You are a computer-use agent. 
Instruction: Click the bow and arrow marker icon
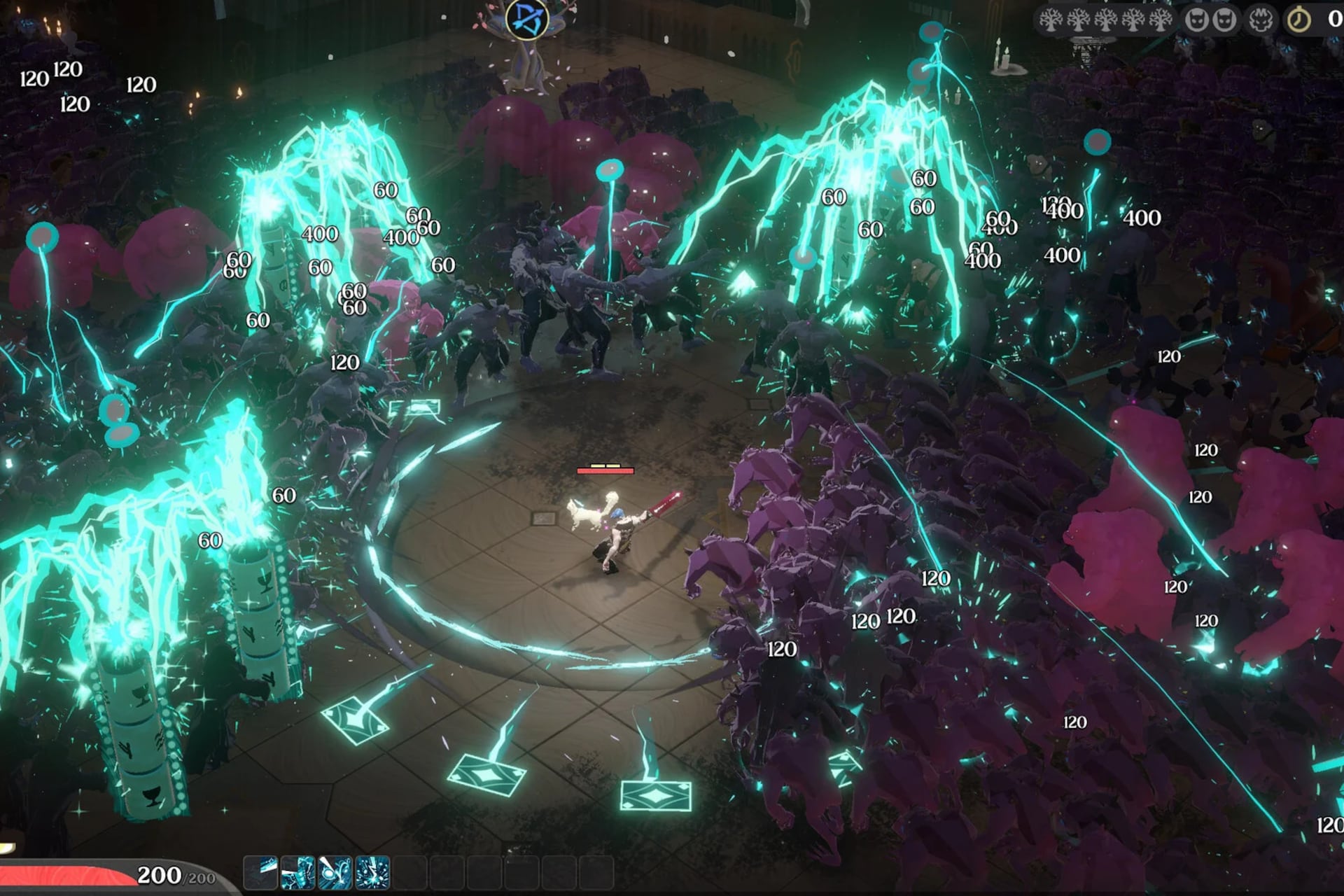point(526,19)
